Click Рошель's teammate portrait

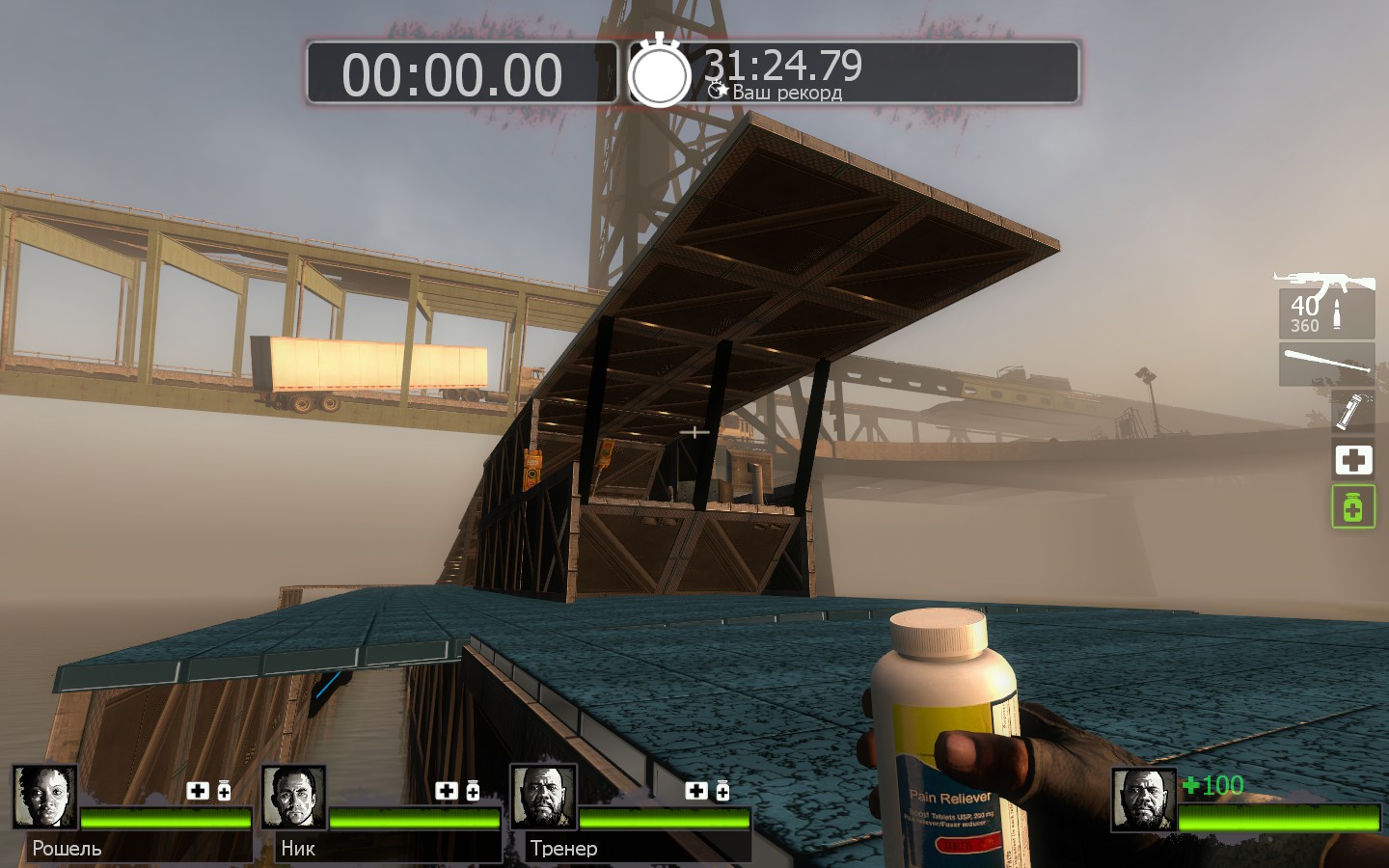pos(45,798)
